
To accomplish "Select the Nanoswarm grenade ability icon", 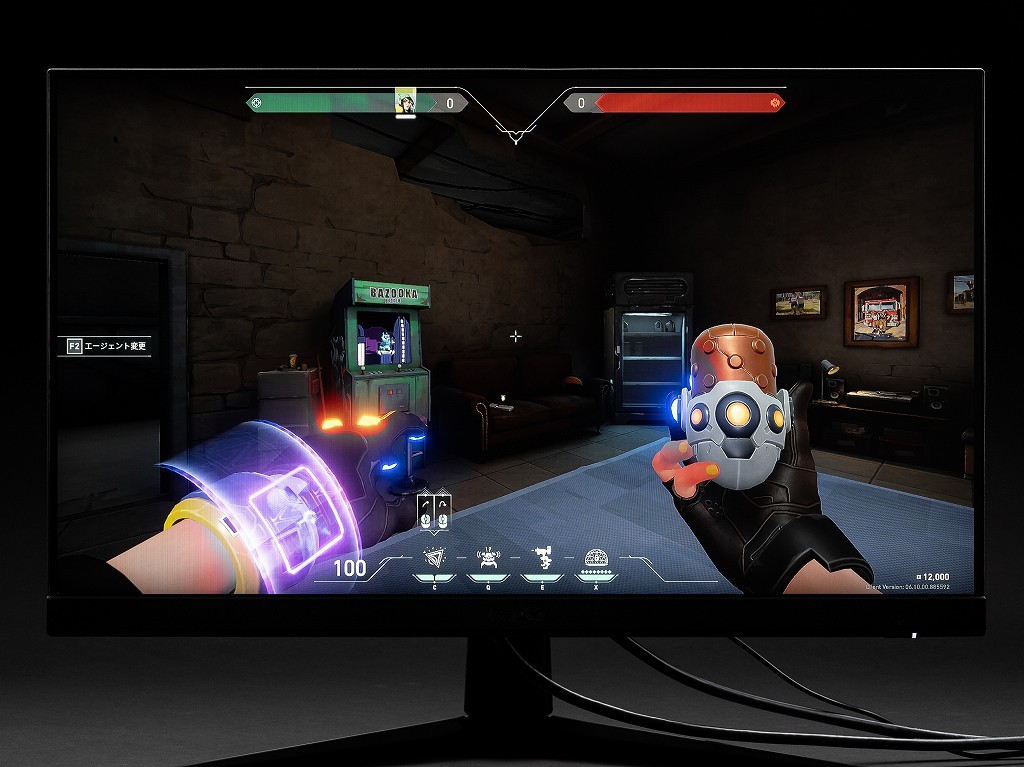I will tap(434, 558).
